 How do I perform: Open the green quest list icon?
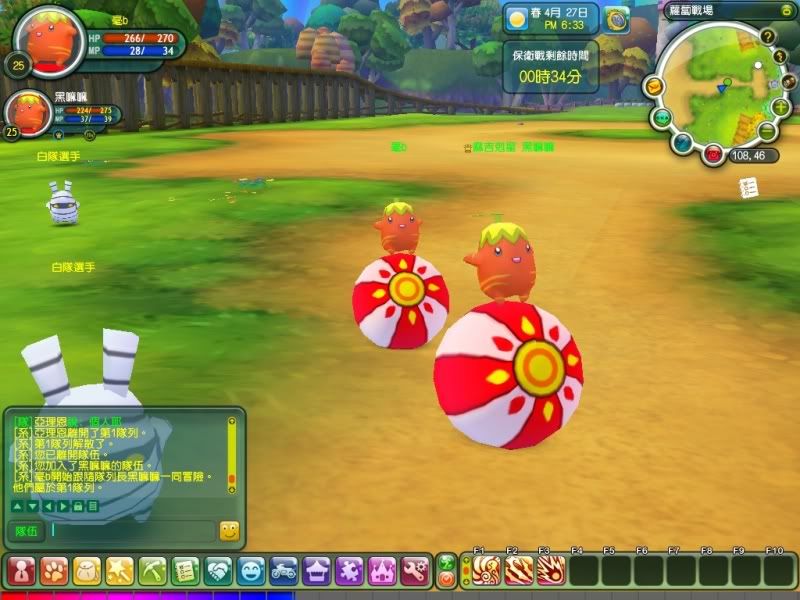pos(185,571)
